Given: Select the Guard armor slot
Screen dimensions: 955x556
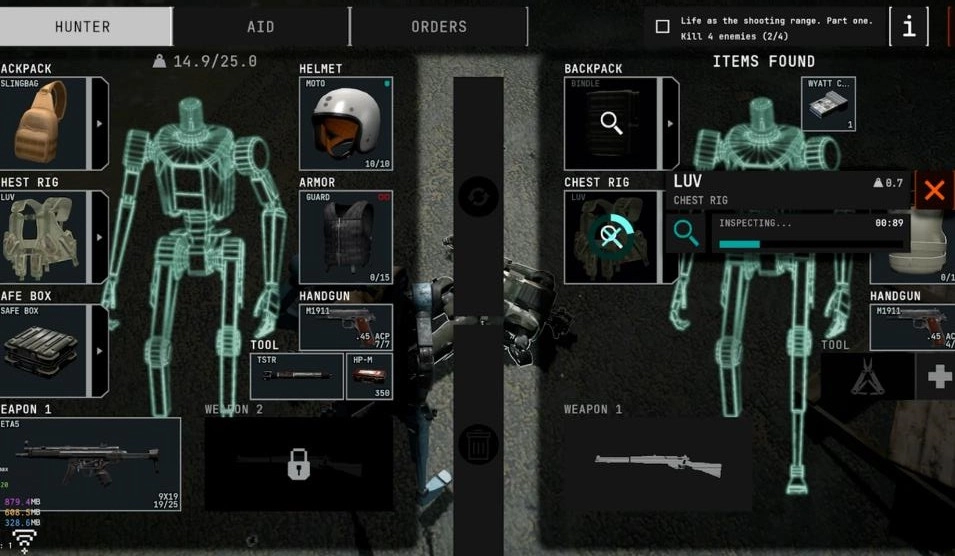Looking at the screenshot, I should 345,237.
